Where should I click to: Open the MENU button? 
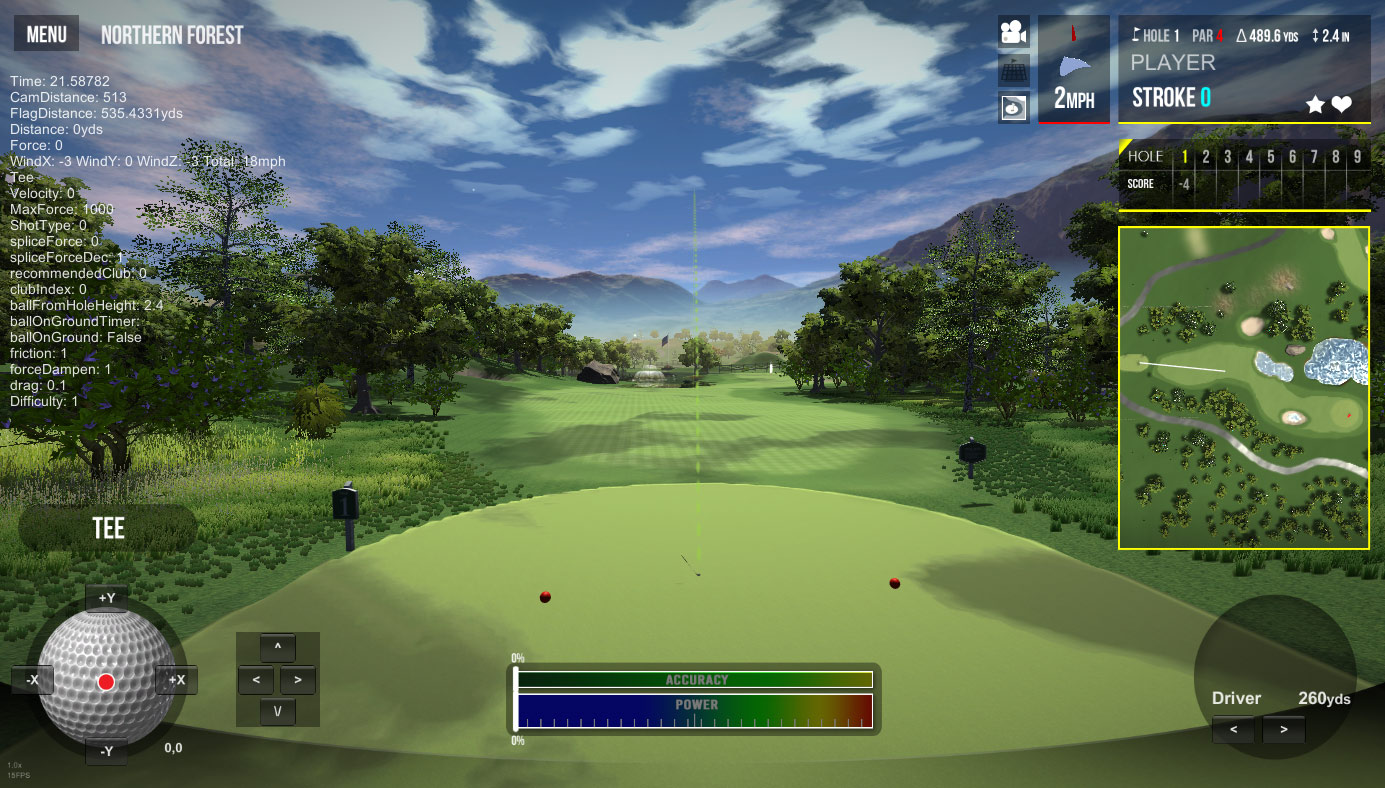coord(46,35)
